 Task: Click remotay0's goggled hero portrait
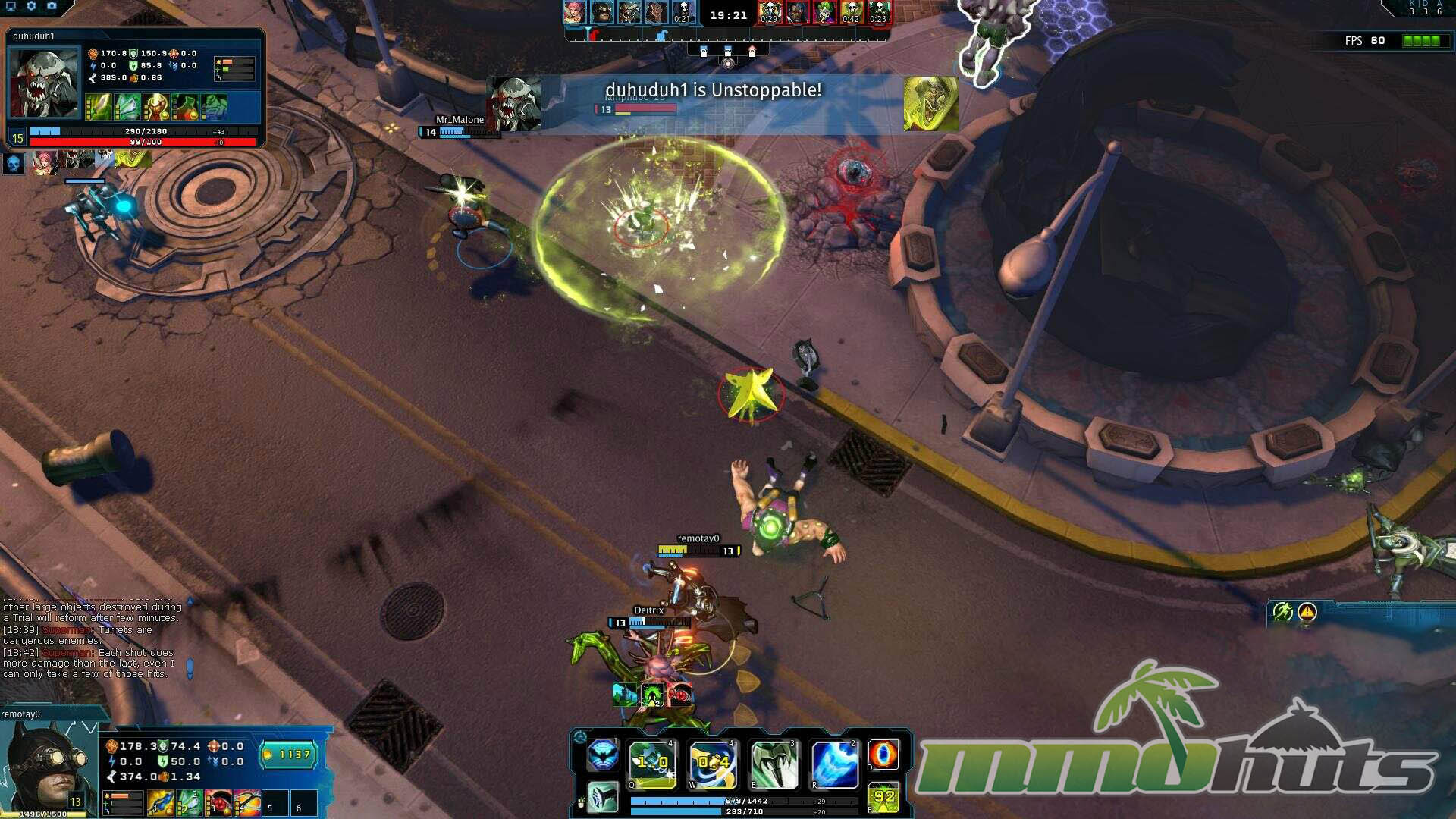pyautogui.click(x=47, y=766)
